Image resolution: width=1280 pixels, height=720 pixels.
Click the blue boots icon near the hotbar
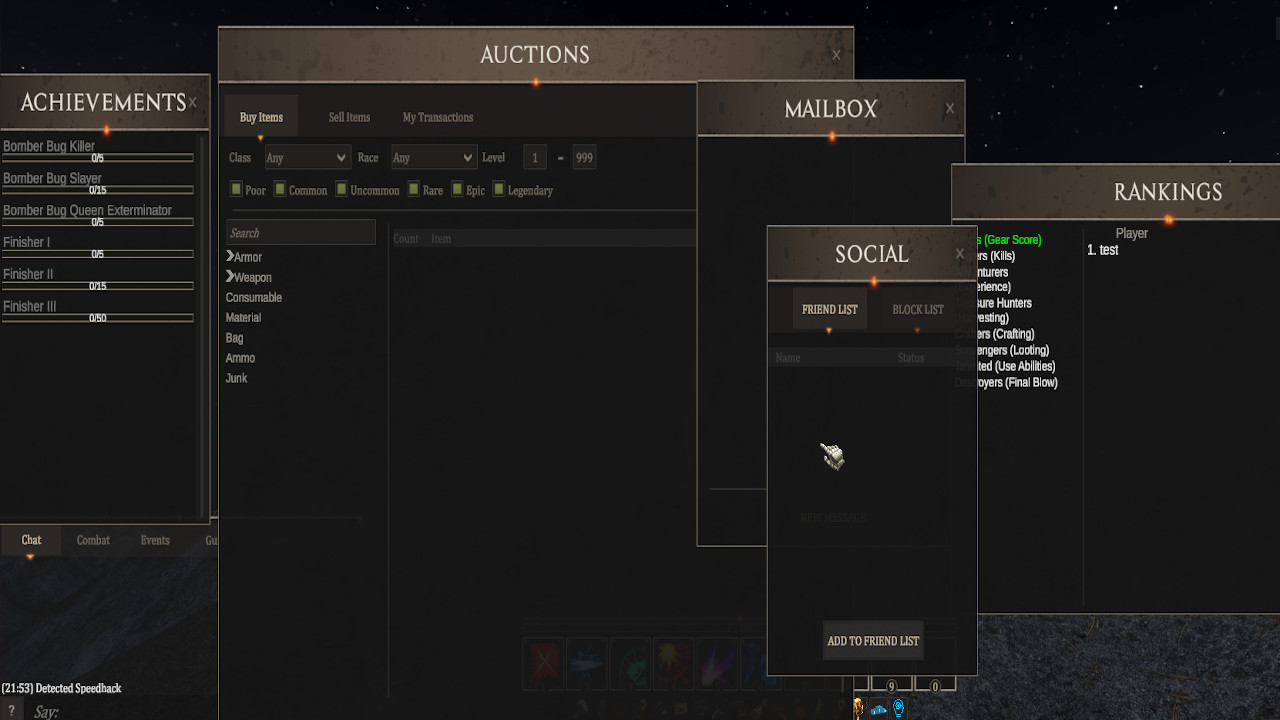click(878, 710)
